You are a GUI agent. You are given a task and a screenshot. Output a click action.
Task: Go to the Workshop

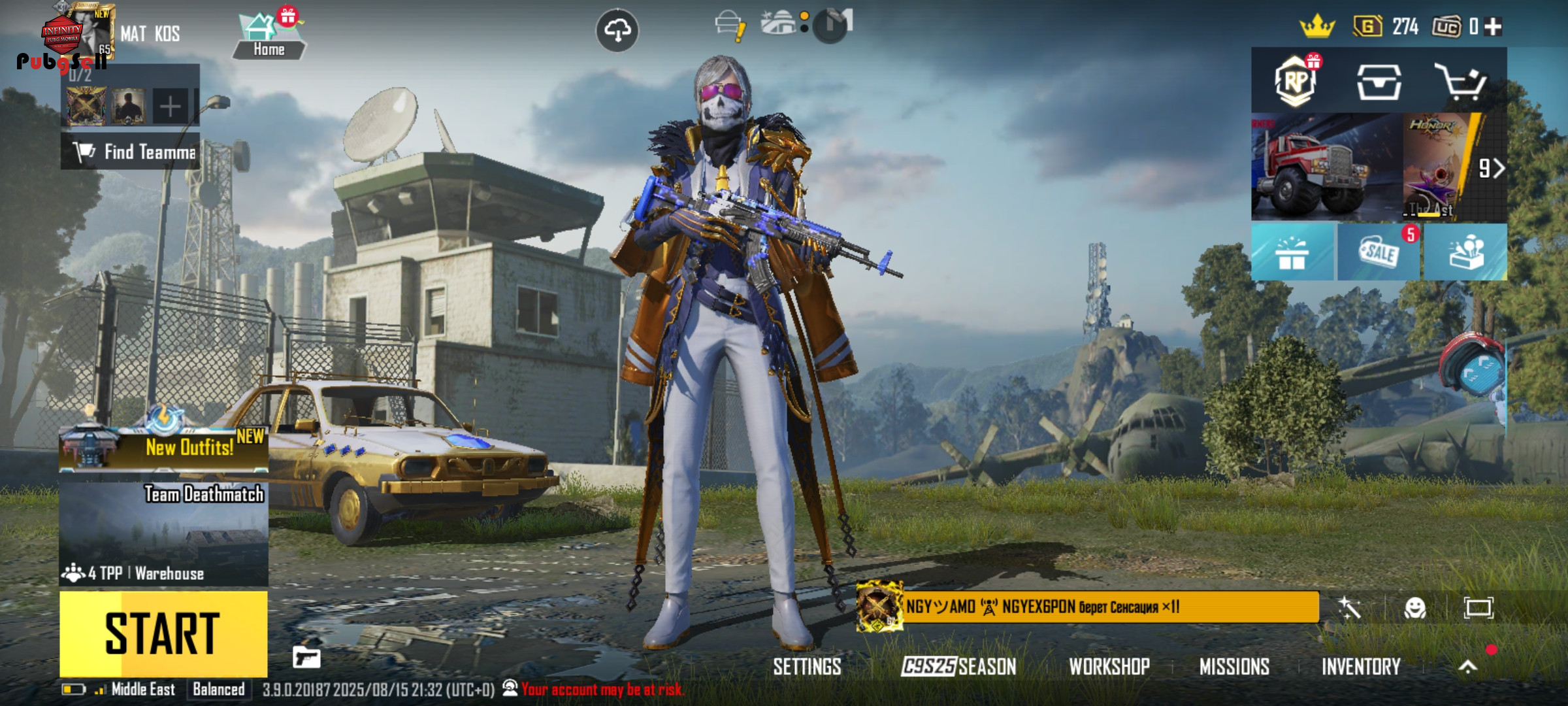[x=1109, y=667]
